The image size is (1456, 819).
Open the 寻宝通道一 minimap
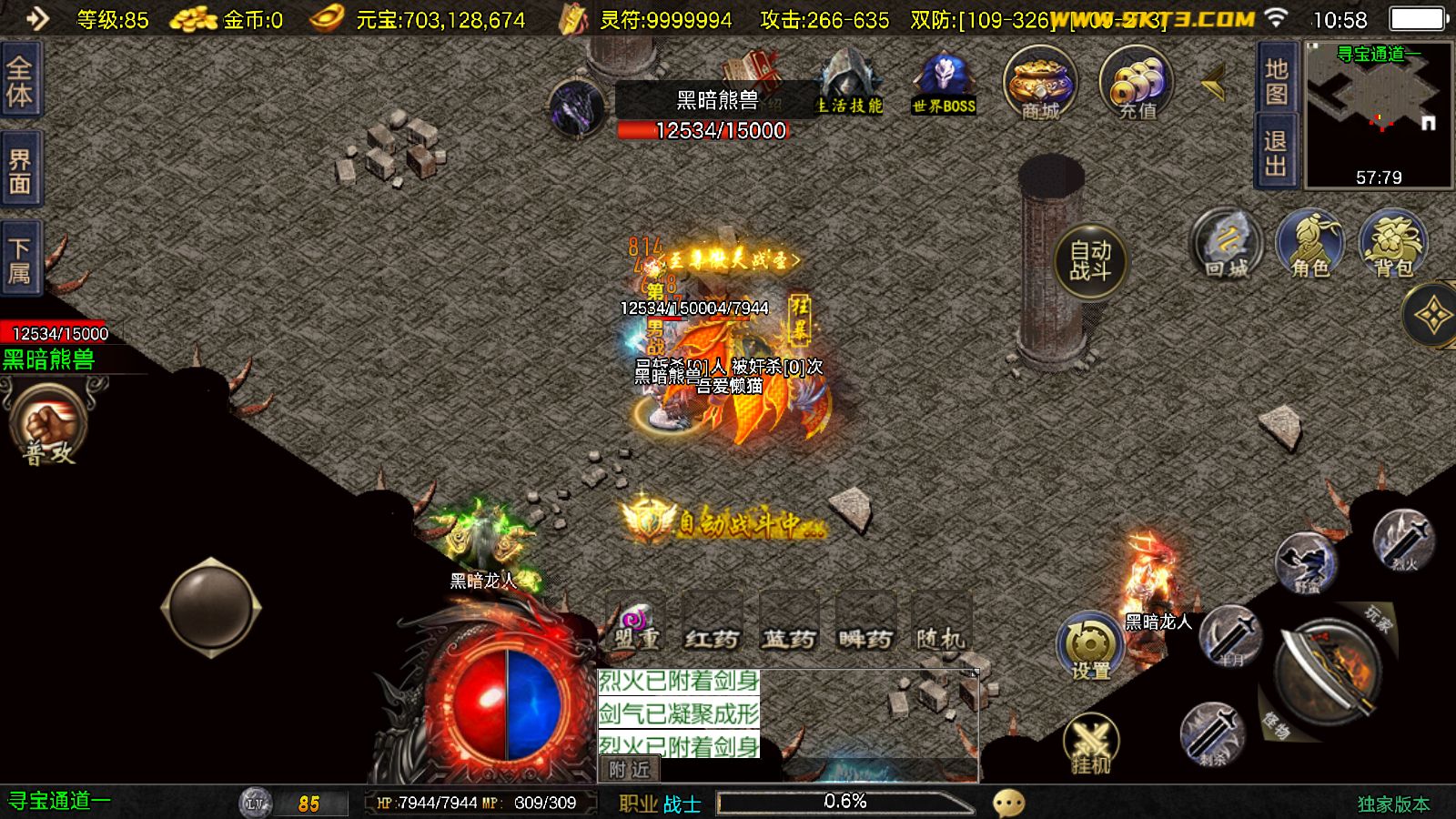(x=1379, y=114)
